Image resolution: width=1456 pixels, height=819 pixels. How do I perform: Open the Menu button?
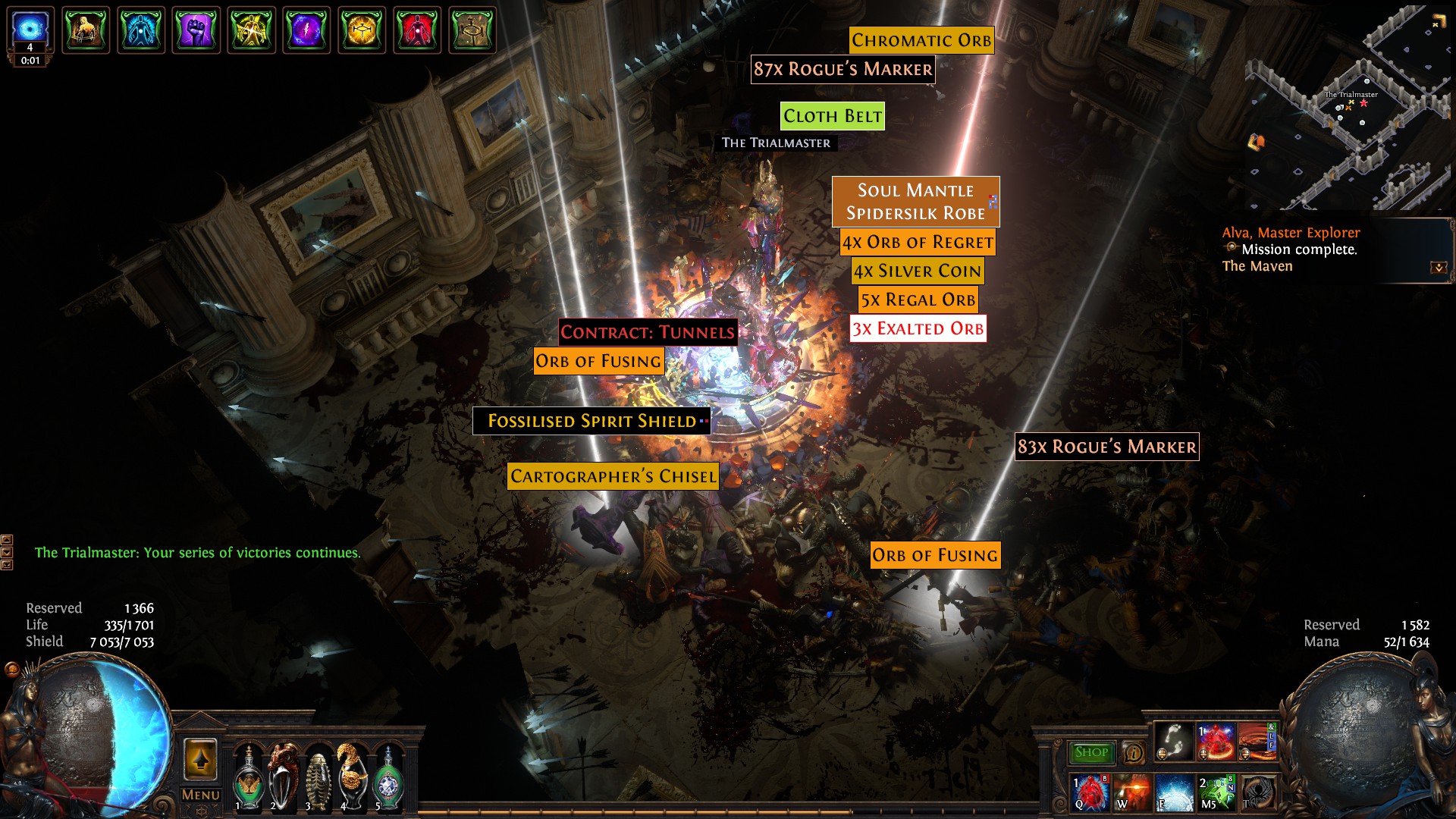click(200, 795)
